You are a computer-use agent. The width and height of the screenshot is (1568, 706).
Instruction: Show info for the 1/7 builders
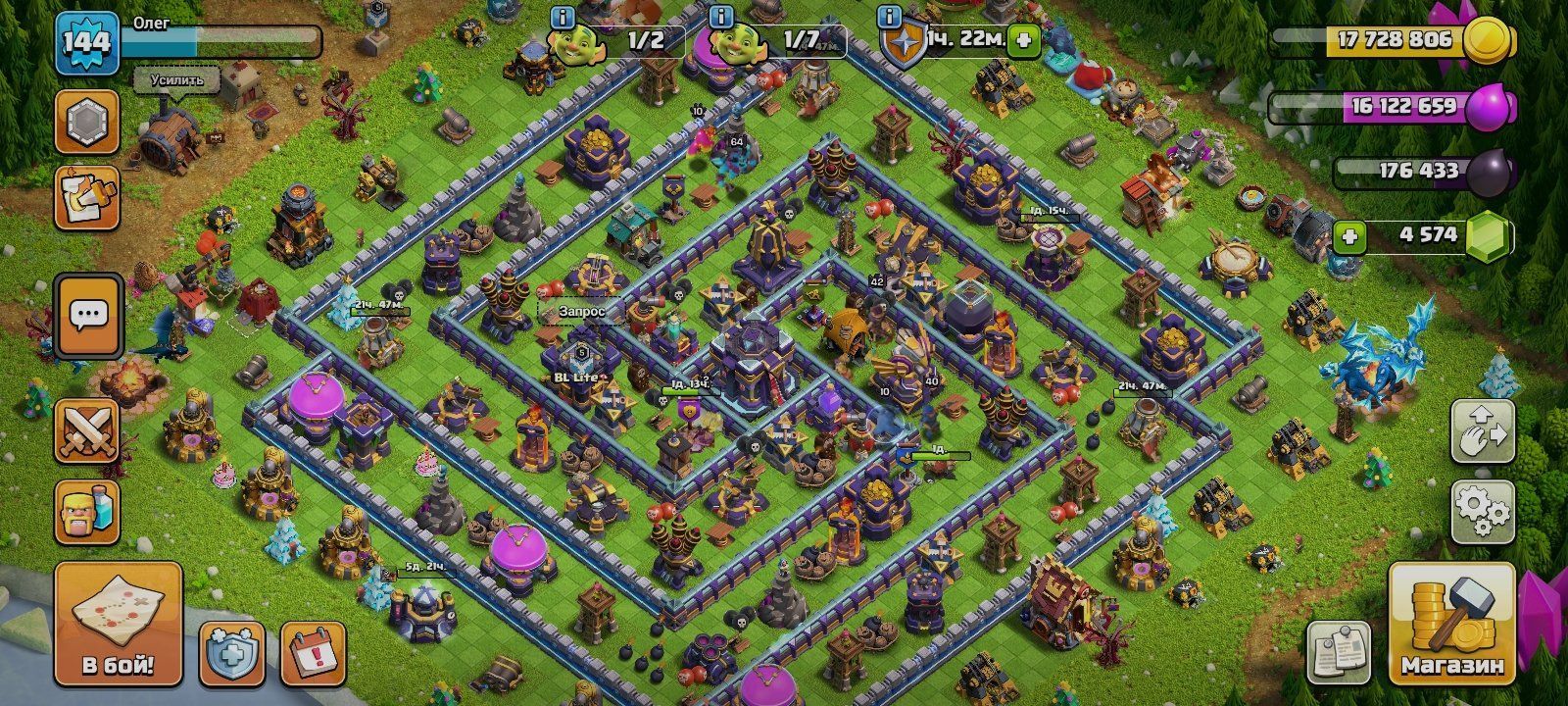point(721,17)
